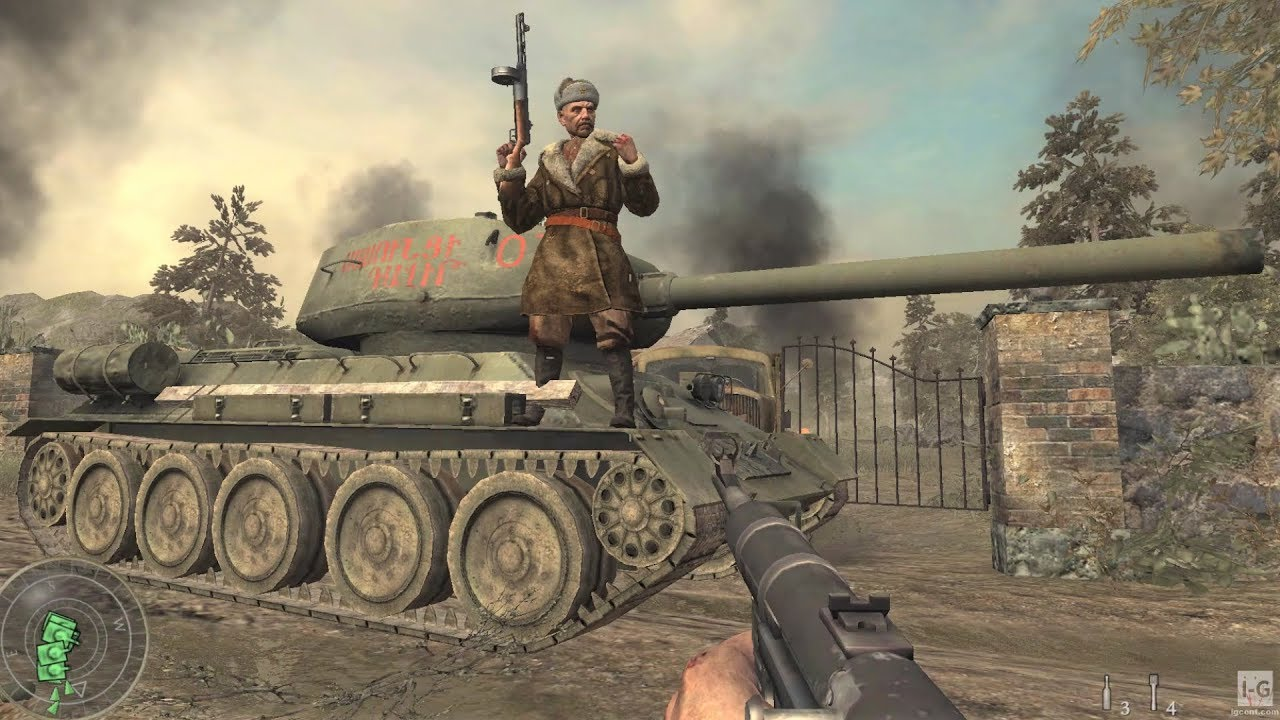
Task: Click the lowest tank silhouette on the minimap
Action: point(52,671)
